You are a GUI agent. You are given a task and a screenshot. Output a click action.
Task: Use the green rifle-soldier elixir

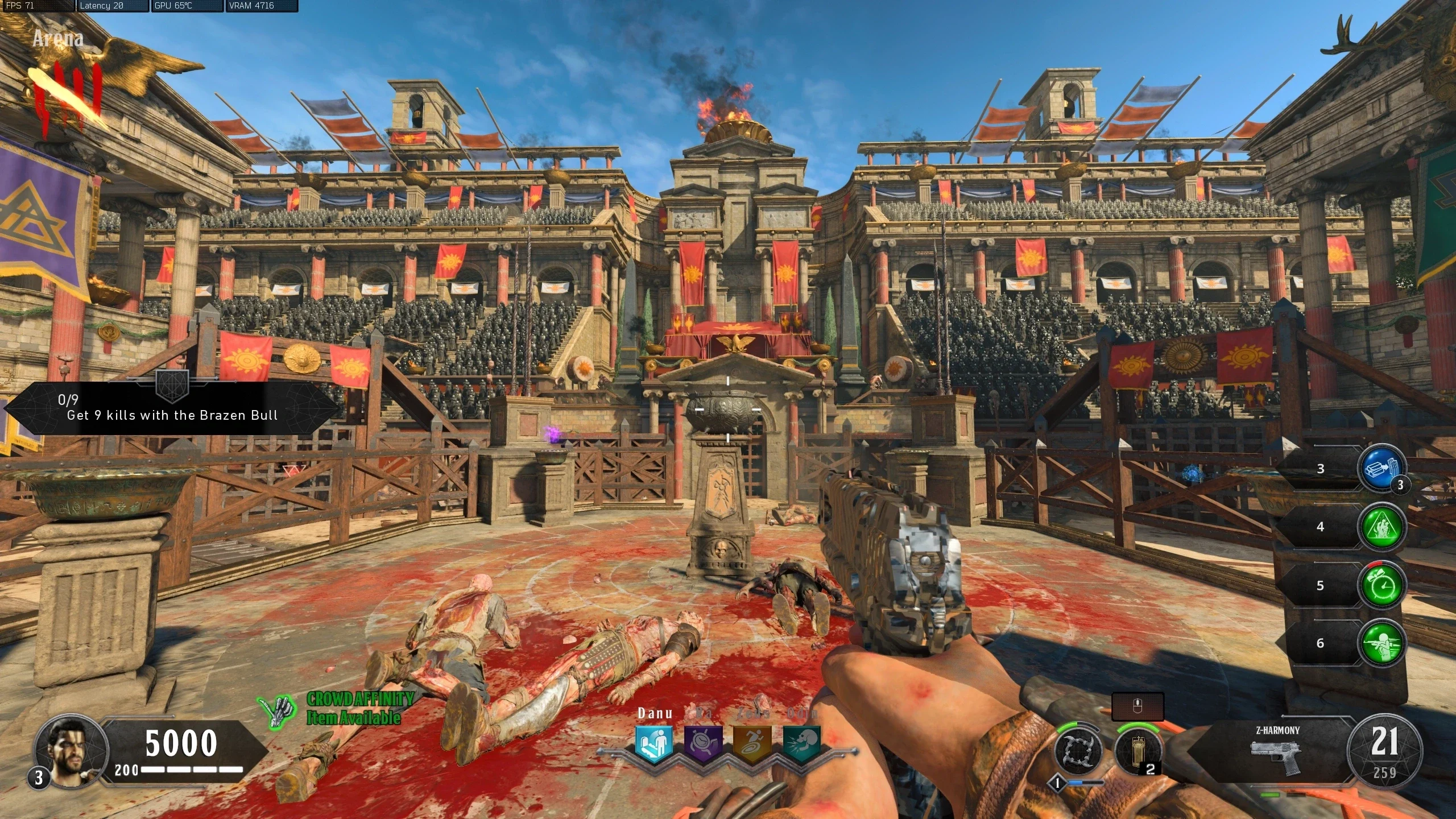(x=1381, y=643)
